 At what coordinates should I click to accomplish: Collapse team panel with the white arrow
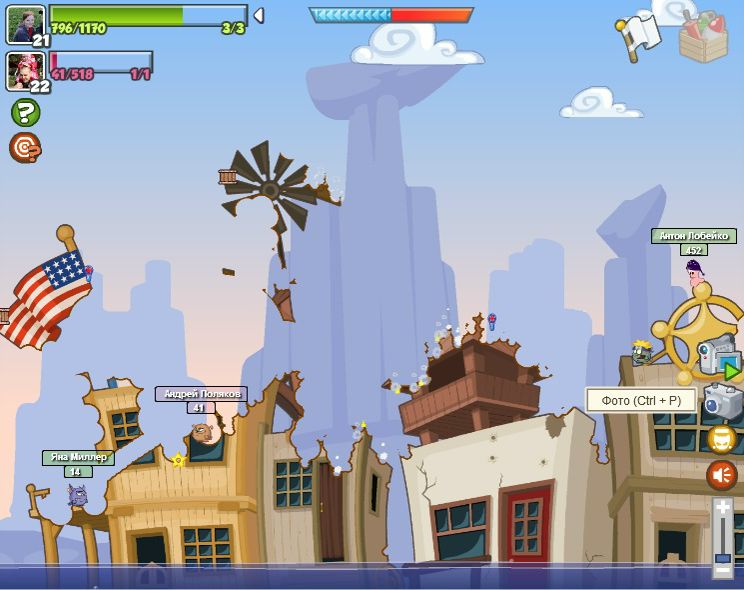coord(258,15)
